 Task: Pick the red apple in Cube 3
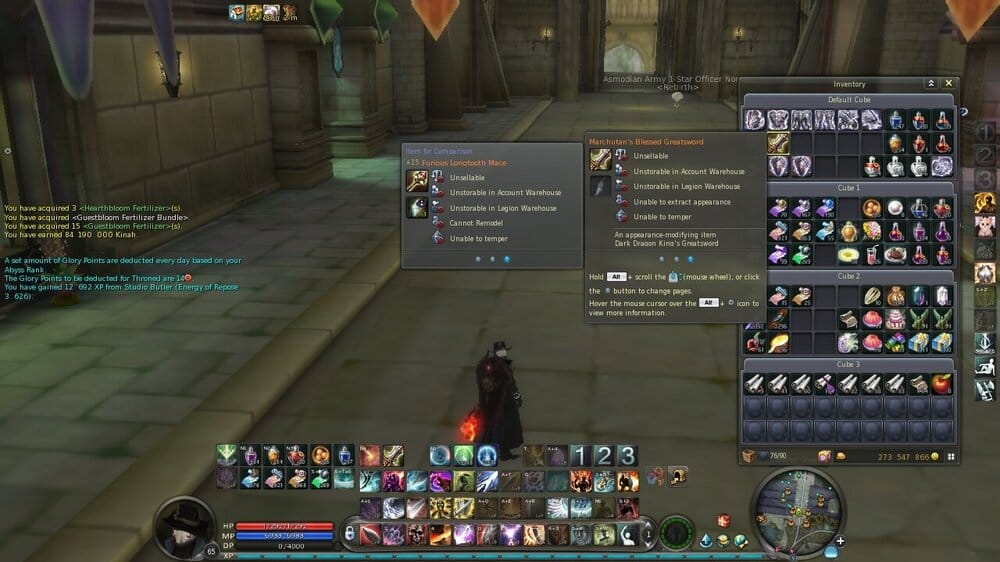[x=942, y=383]
